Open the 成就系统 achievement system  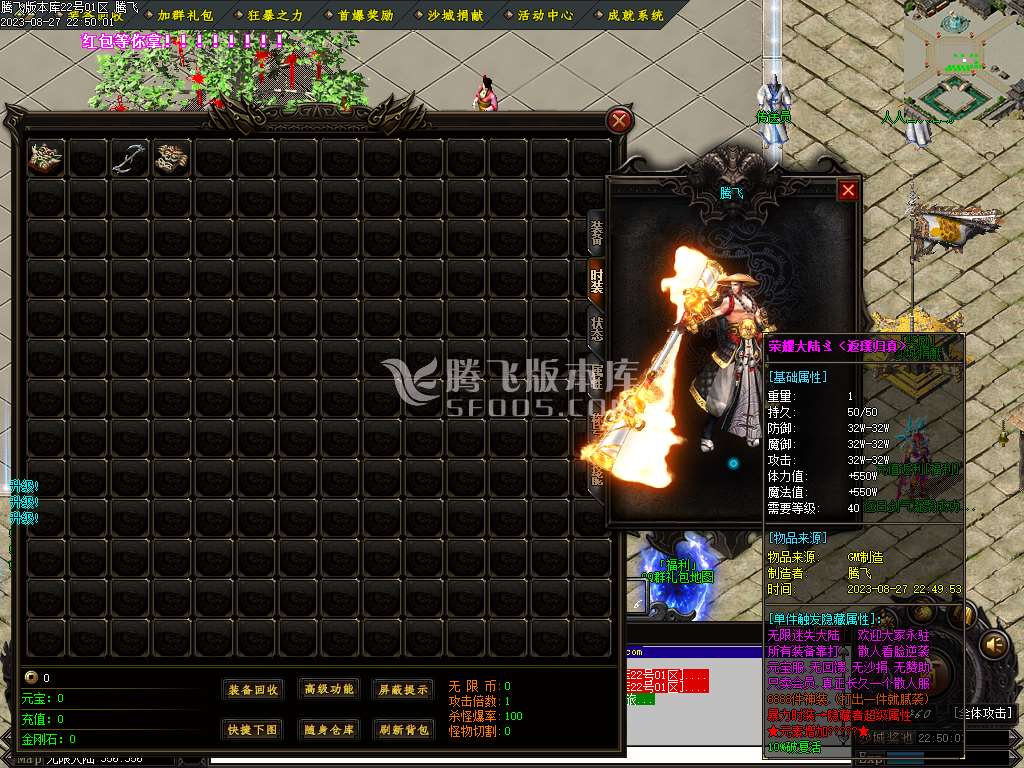click(635, 15)
